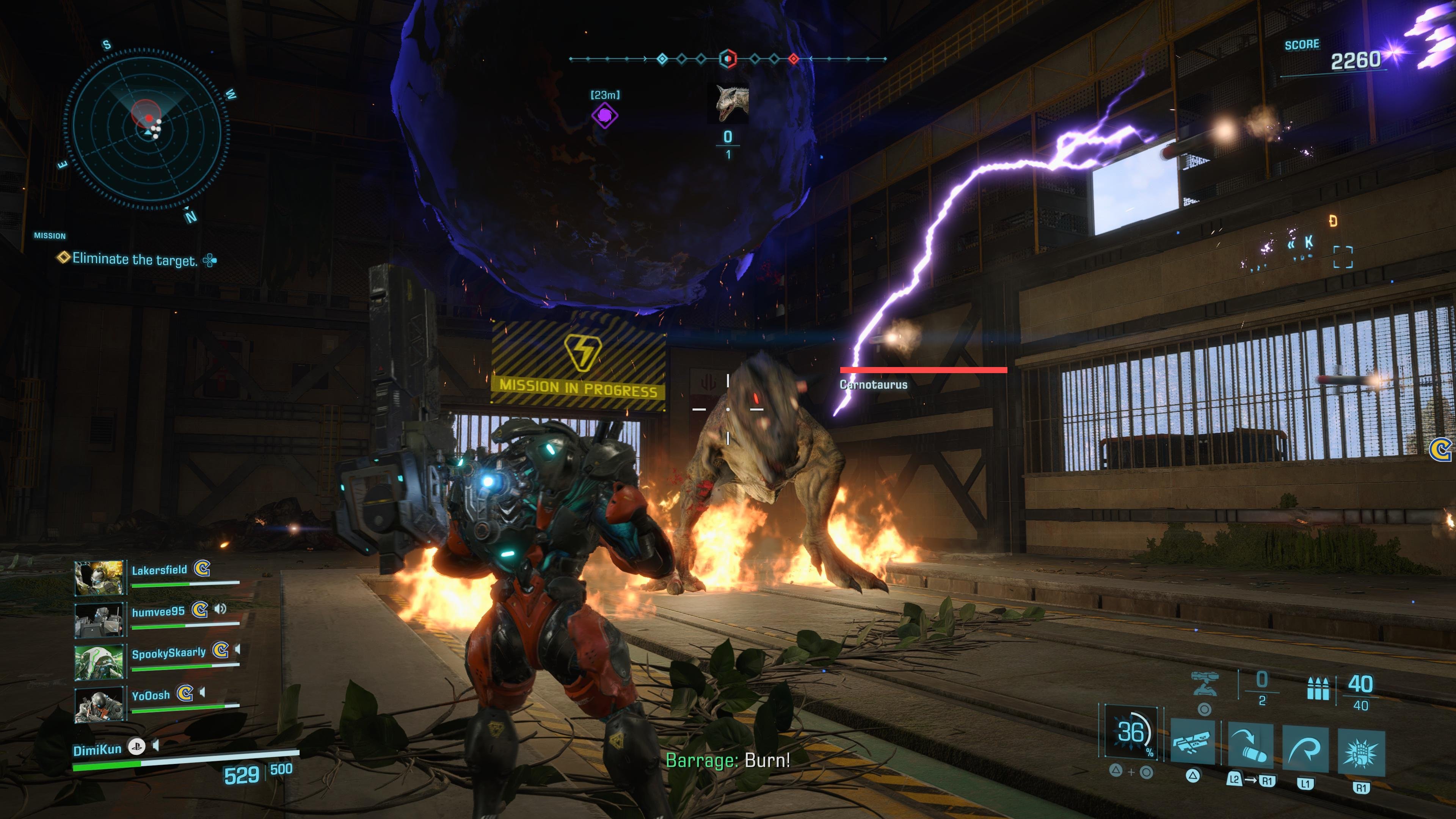Select the purple objective distance marker
1456x819 pixels.
tap(604, 116)
